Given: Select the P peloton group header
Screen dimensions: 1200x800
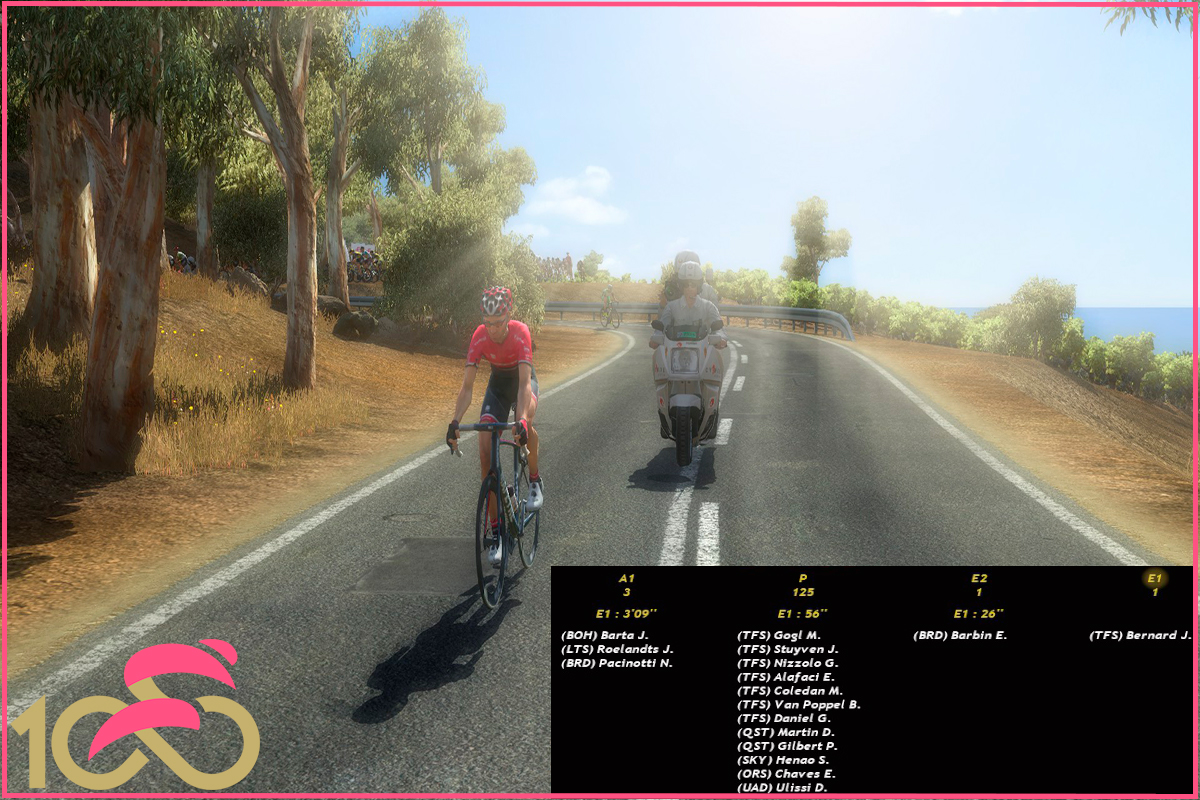Looking at the screenshot, I should click(x=802, y=578).
